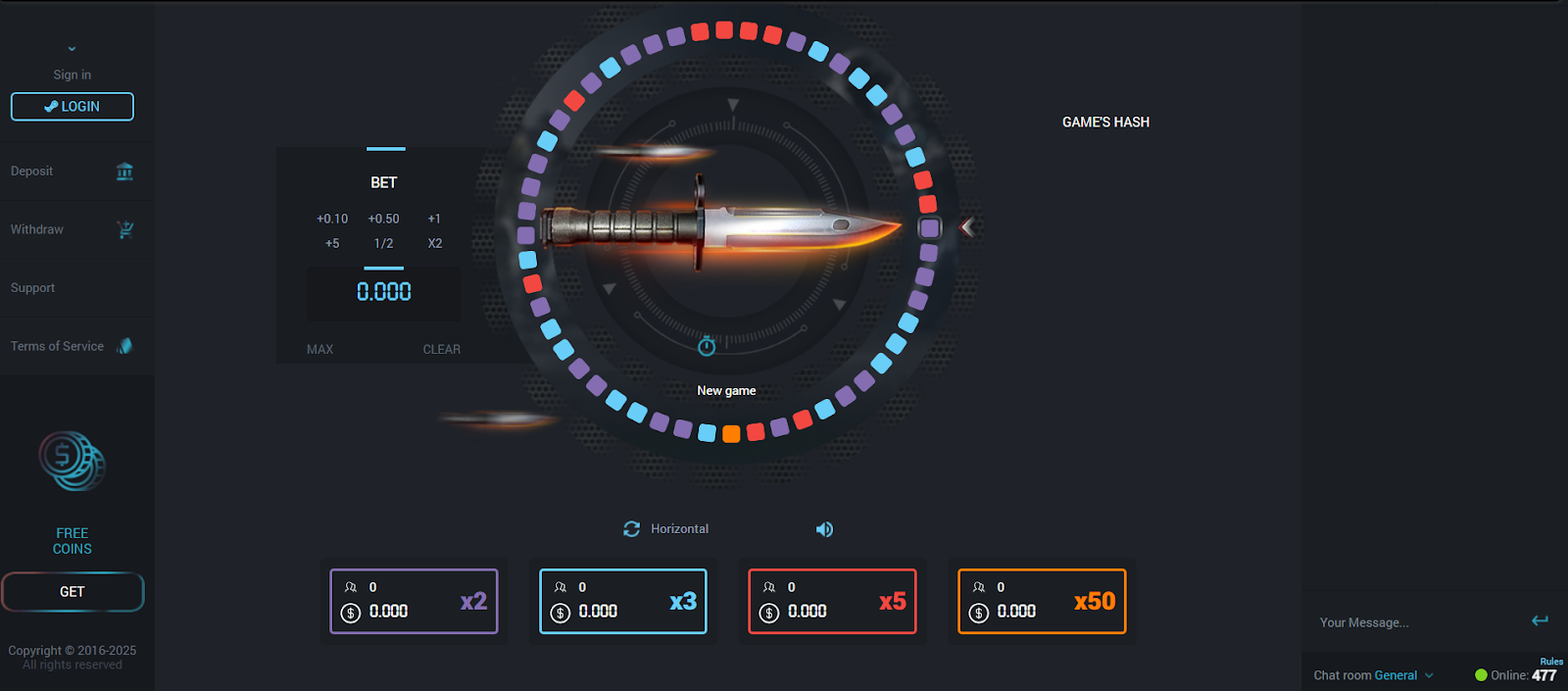Place bet on purple x2

414,601
